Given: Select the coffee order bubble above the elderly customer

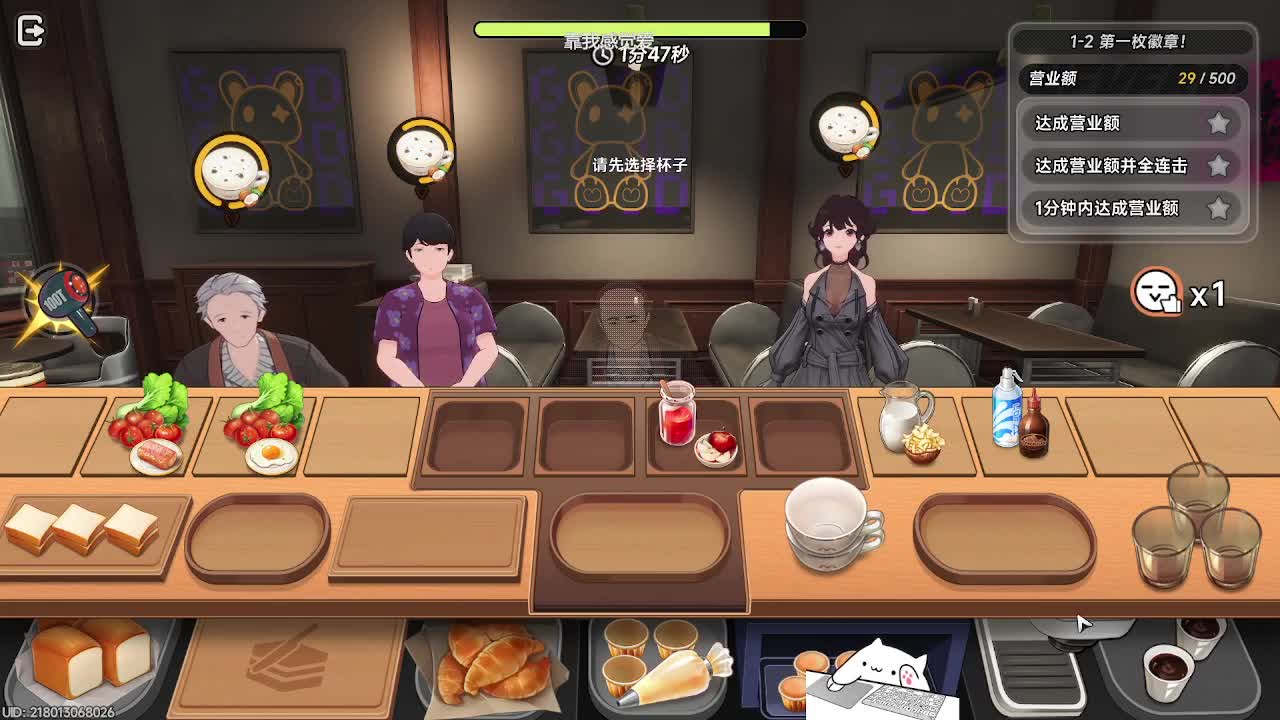Looking at the screenshot, I should click(232, 168).
